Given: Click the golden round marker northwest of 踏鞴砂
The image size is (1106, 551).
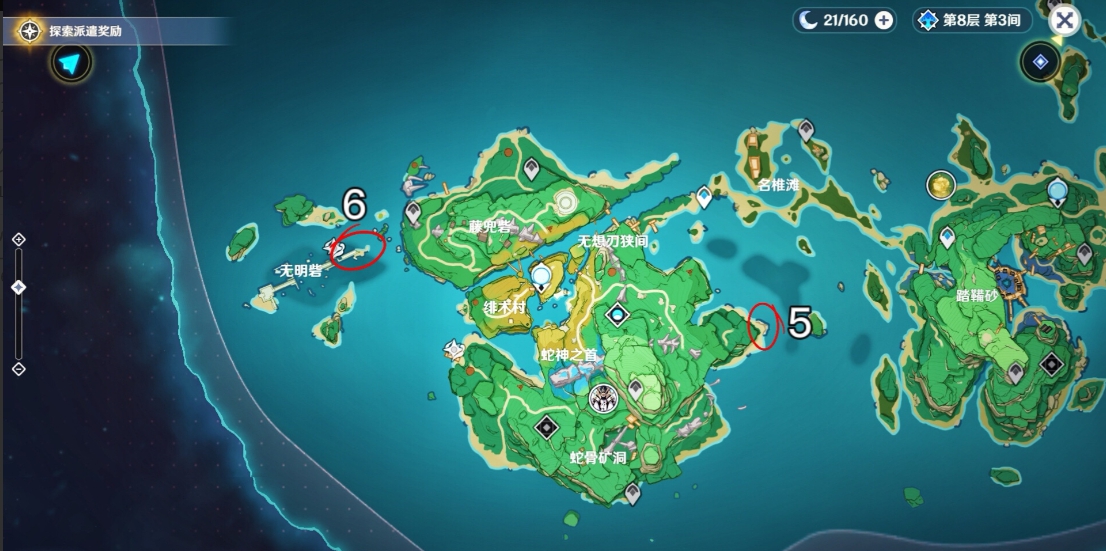Looking at the screenshot, I should [x=940, y=184].
